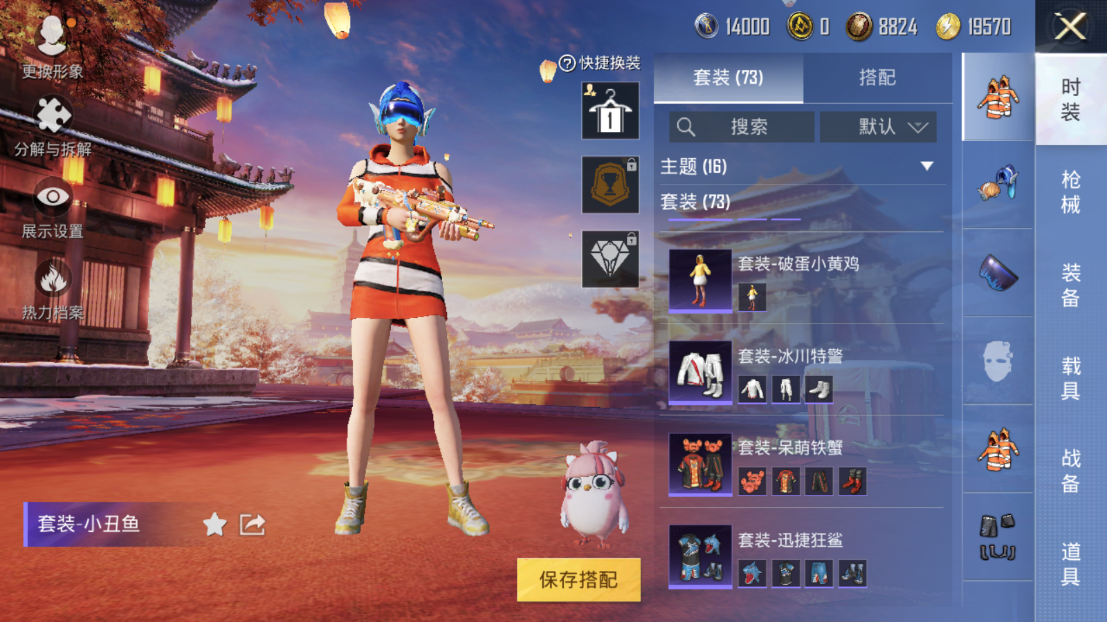Open 更换形象 (change appearance)
Image resolution: width=1107 pixels, height=622 pixels.
52,44
